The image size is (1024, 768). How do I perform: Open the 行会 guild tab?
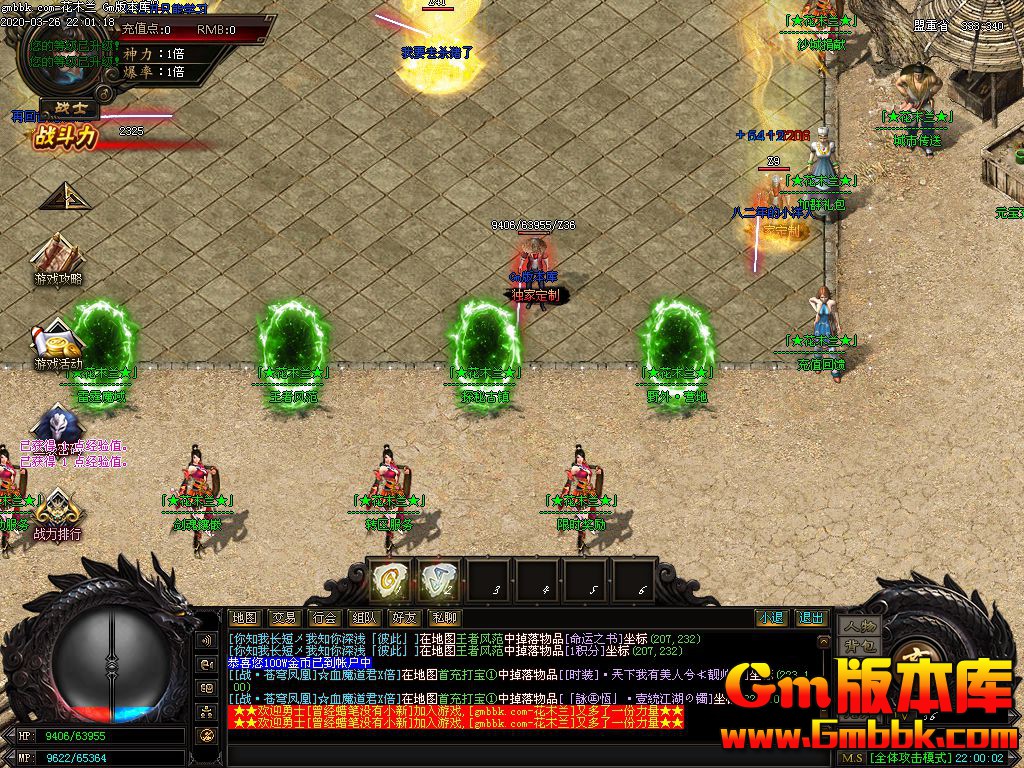click(x=324, y=618)
